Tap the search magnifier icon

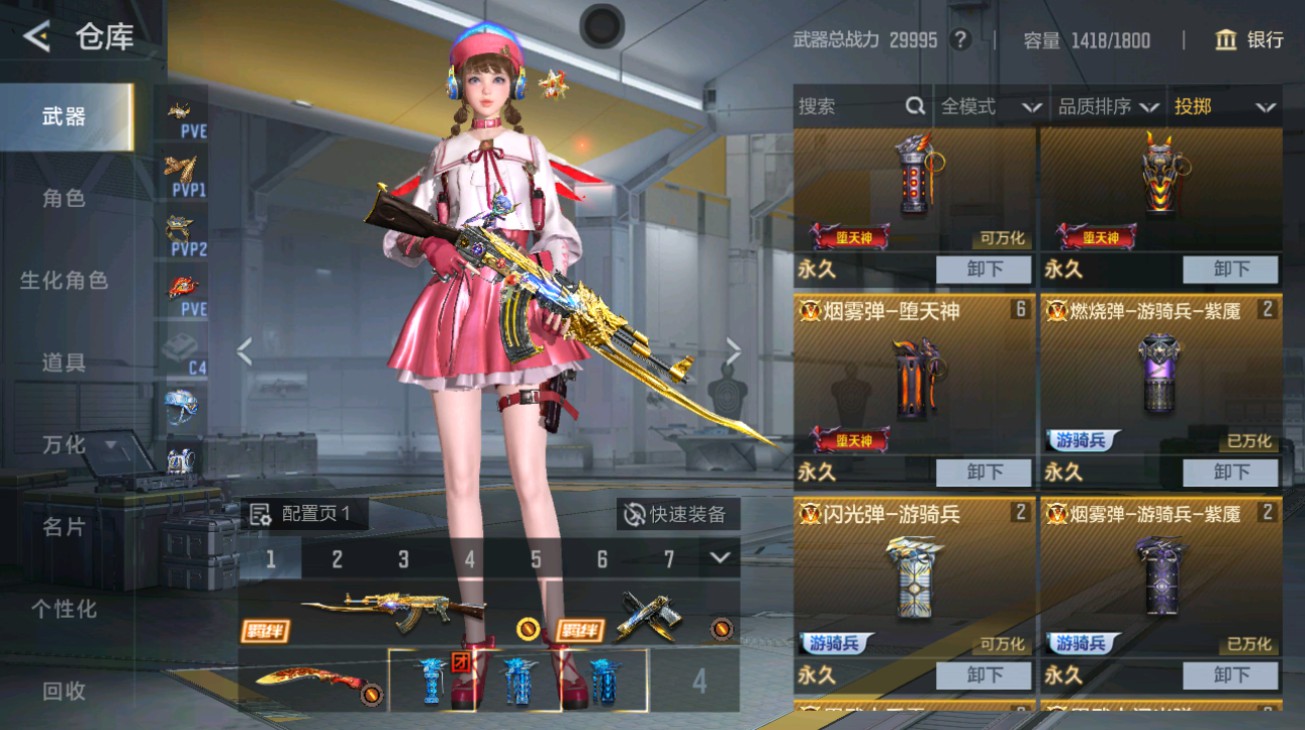click(914, 106)
